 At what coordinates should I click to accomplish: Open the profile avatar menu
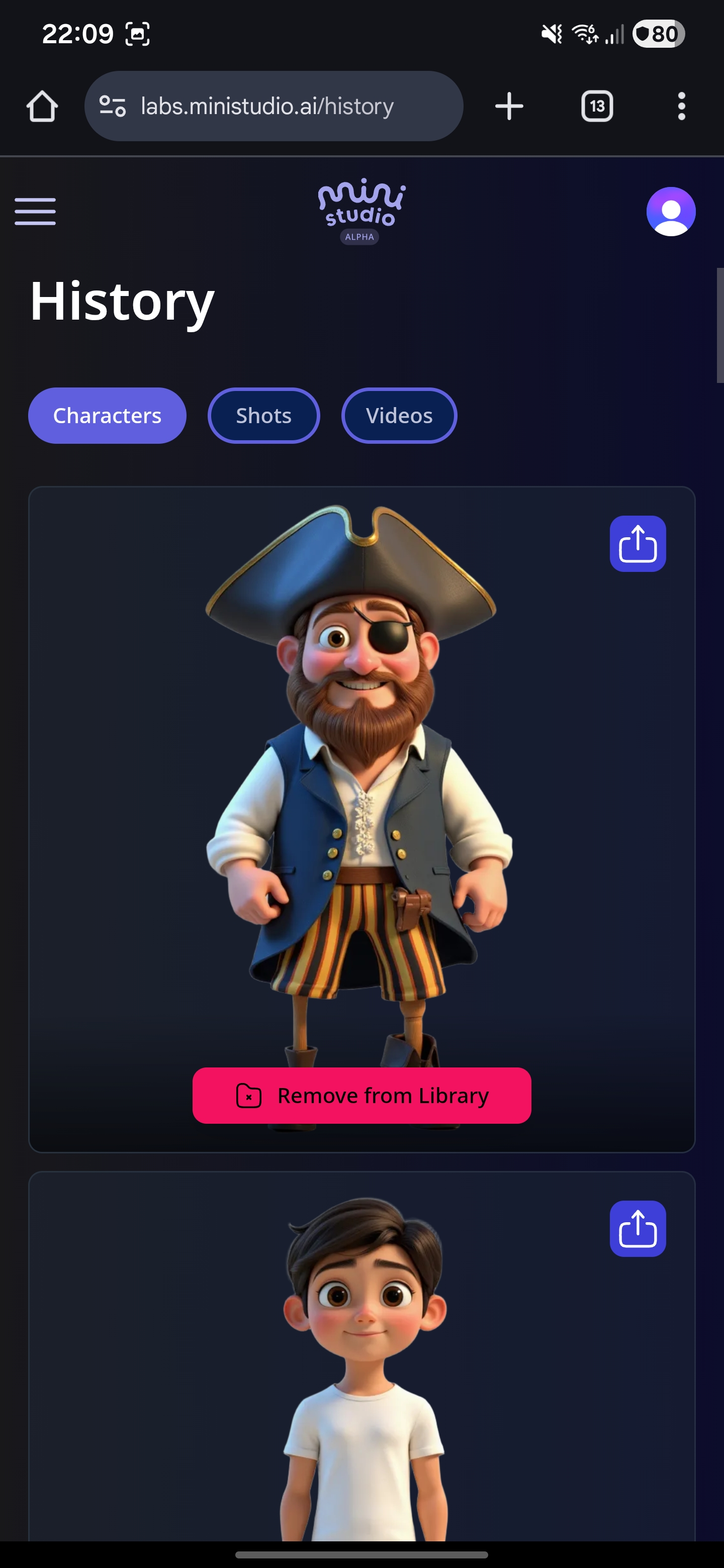(x=672, y=211)
